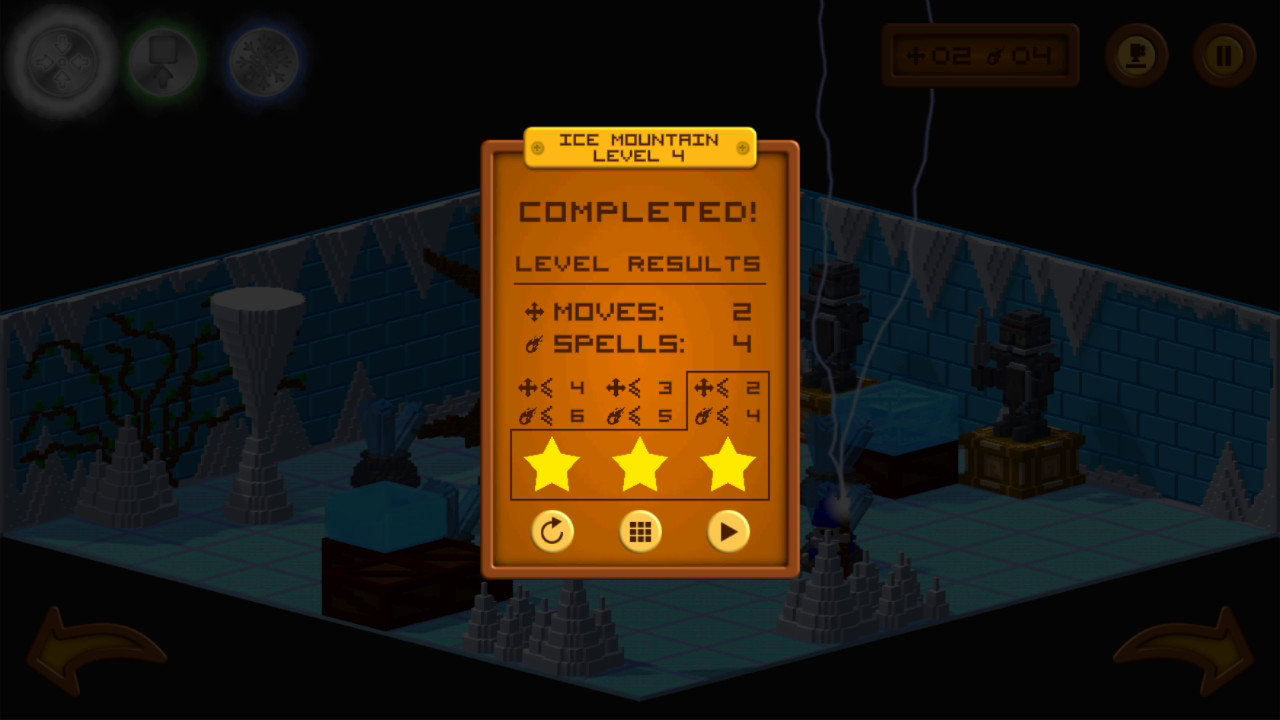The width and height of the screenshot is (1280, 720).
Task: Click the third star
Action: click(727, 463)
